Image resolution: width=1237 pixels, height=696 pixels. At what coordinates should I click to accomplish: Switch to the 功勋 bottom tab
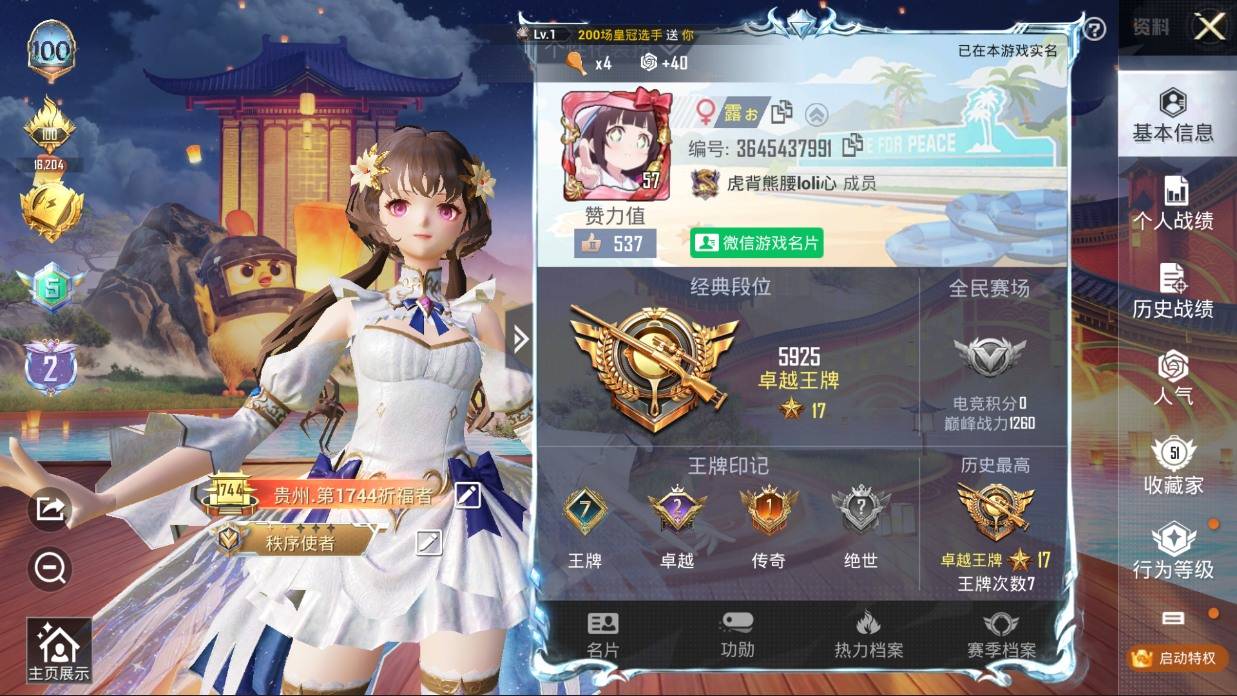[737, 635]
